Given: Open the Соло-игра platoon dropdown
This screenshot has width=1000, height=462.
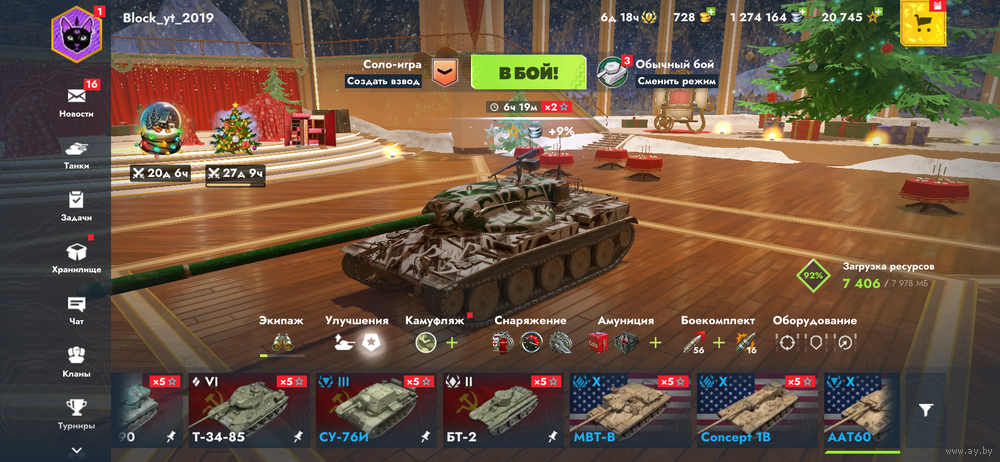Looking at the screenshot, I should pyautogui.click(x=444, y=72).
